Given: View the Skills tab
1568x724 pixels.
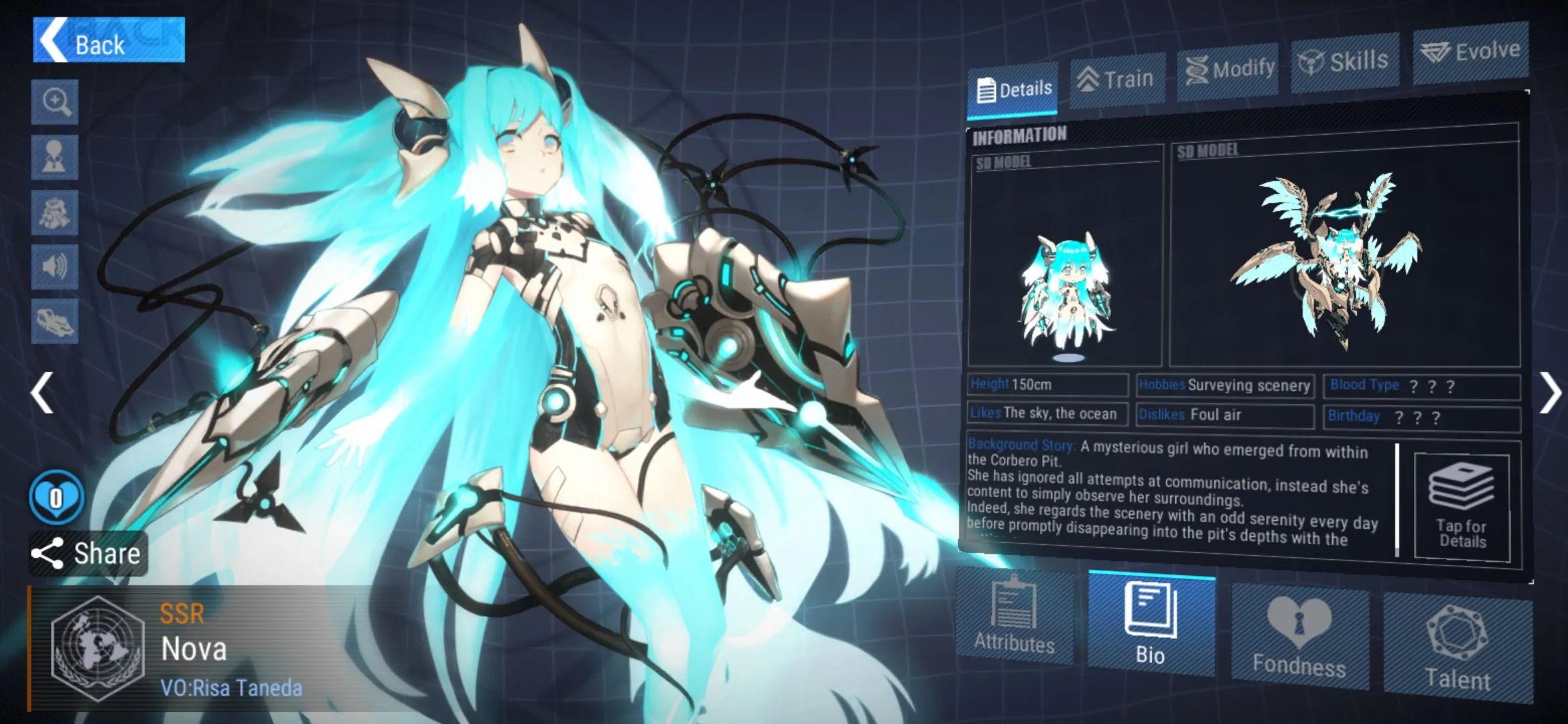Looking at the screenshot, I should (1344, 62).
